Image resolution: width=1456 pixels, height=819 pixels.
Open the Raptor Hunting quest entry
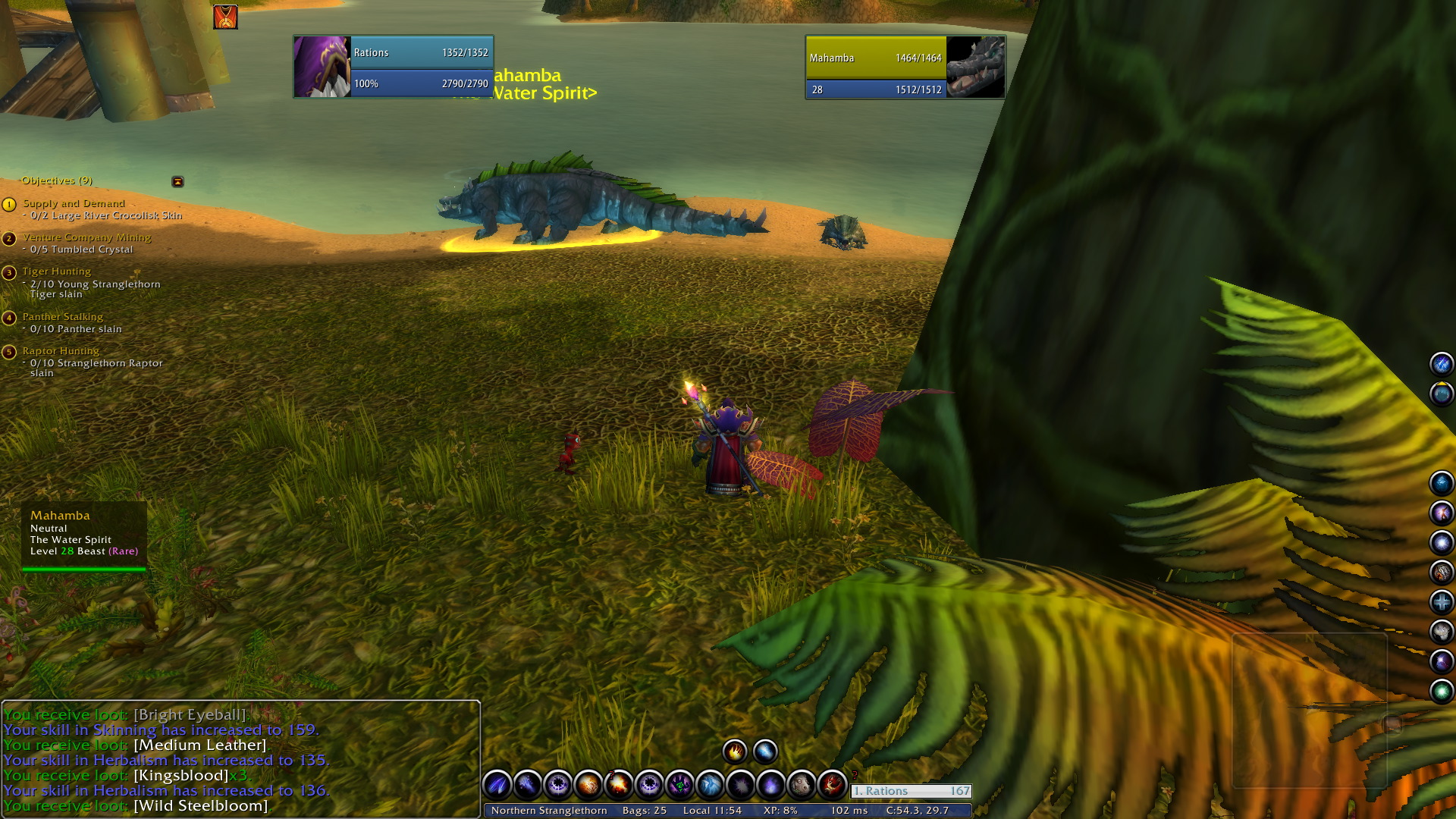tap(61, 351)
